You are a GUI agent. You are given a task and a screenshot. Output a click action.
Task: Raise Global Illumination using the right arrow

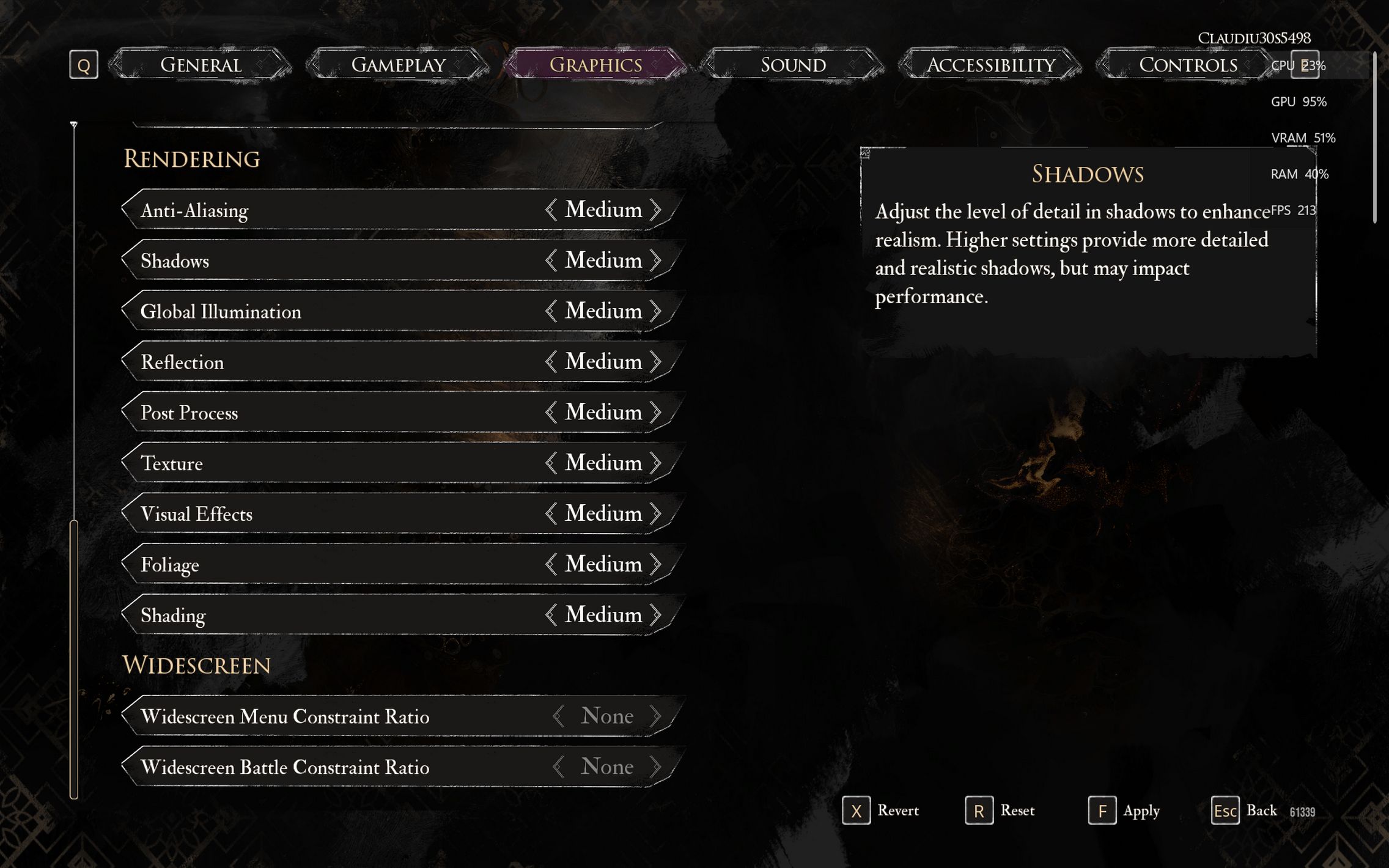656,311
